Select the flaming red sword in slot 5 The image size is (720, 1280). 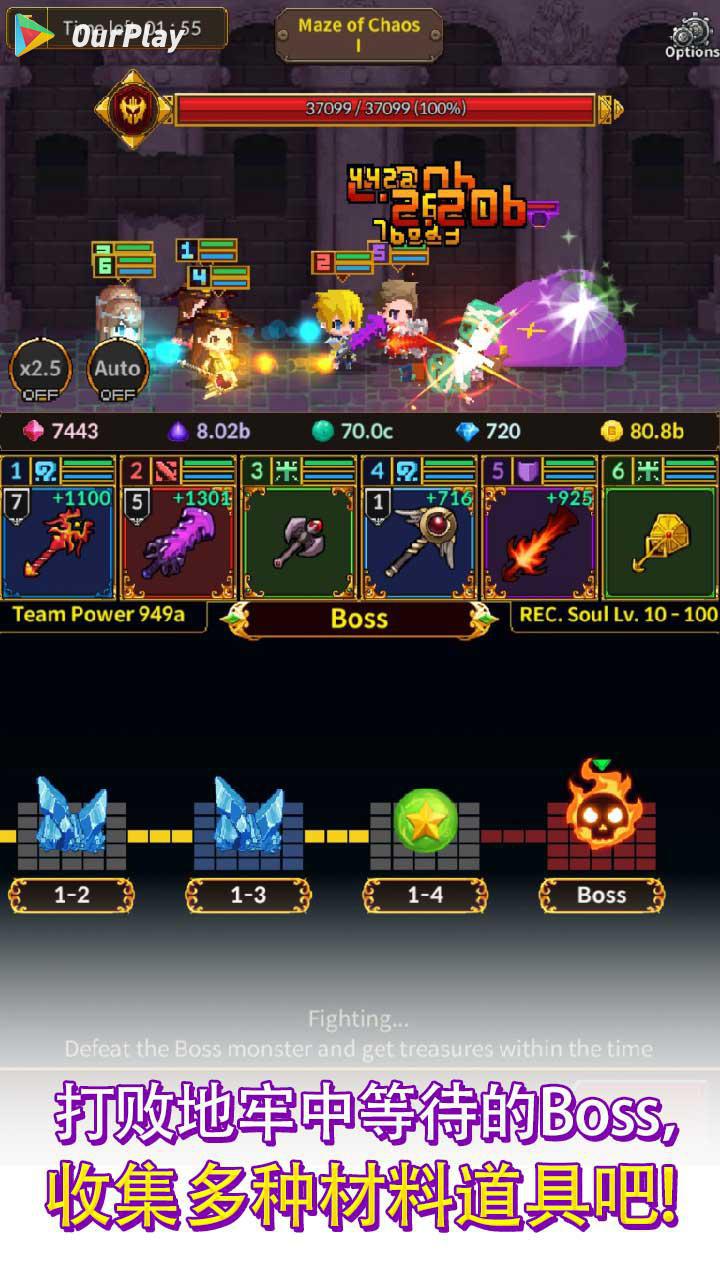[540, 540]
